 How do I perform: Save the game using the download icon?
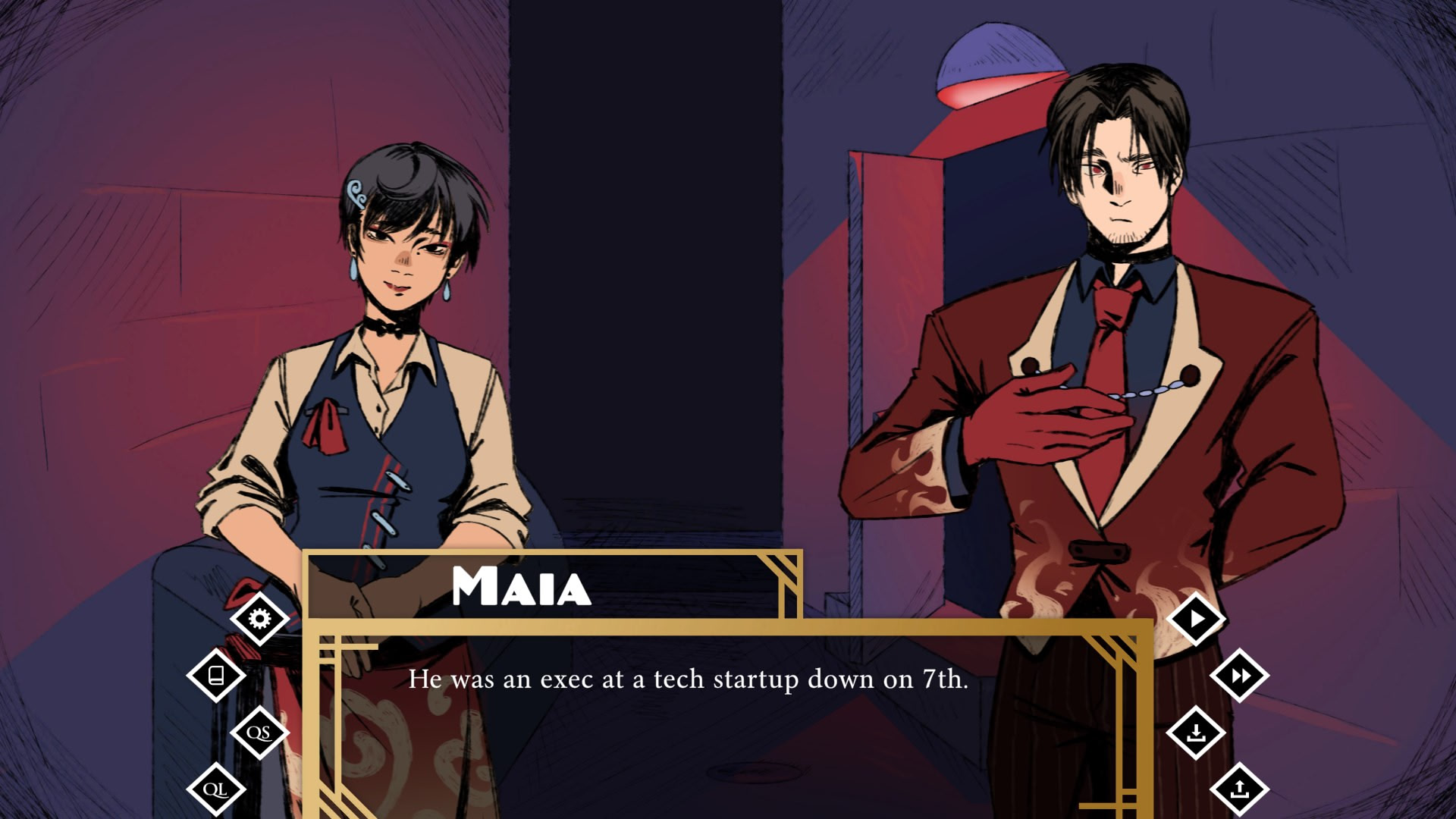click(x=1196, y=733)
